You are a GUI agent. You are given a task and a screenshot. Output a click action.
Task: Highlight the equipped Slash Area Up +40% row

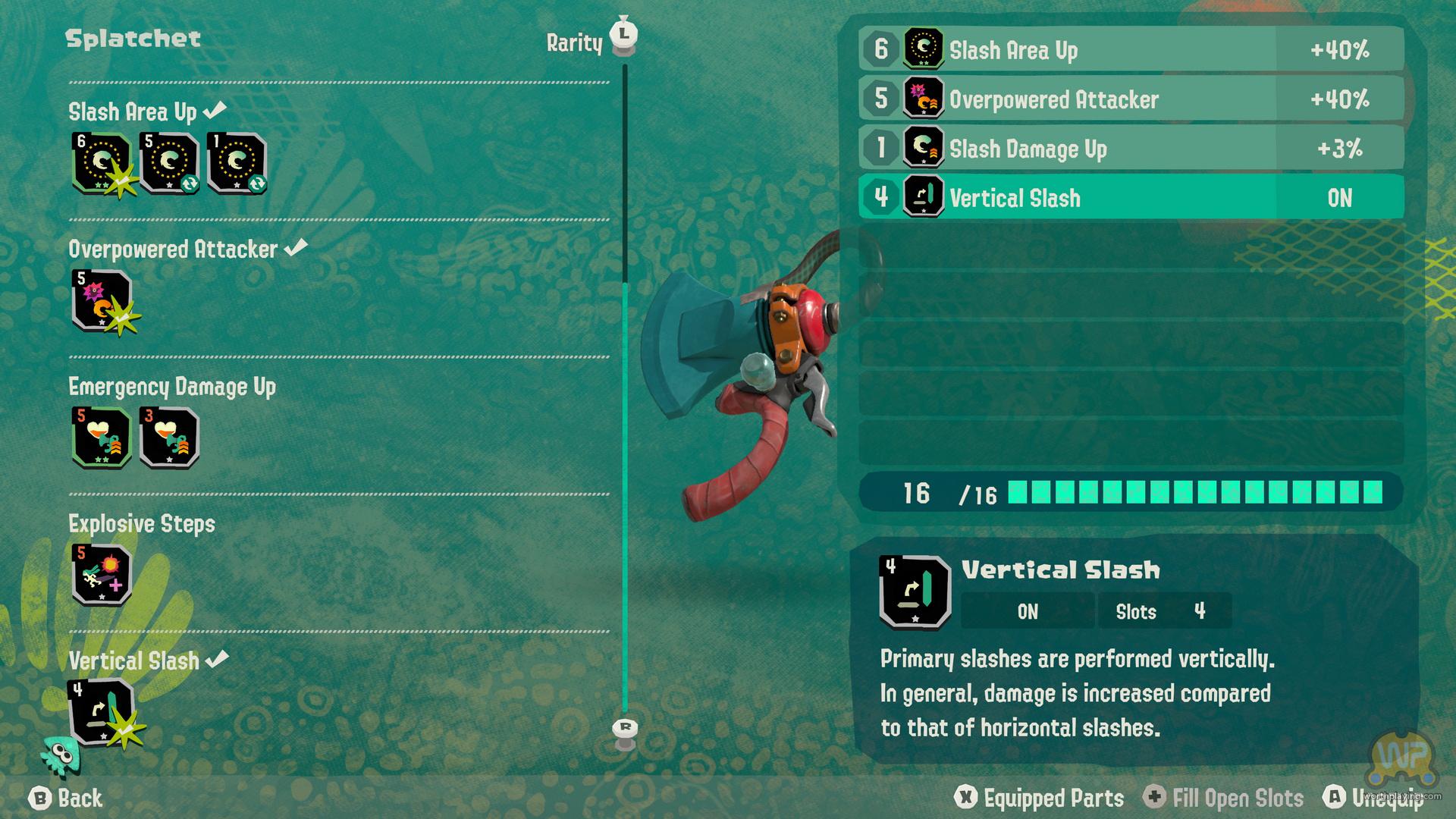click(x=1130, y=50)
